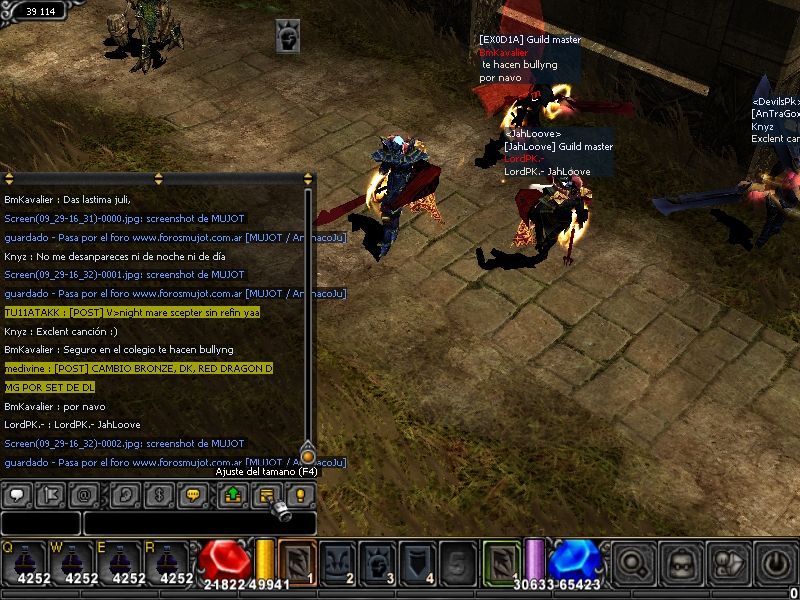Click the whisper recipient name field
The height and width of the screenshot is (600, 800).
tap(40, 523)
